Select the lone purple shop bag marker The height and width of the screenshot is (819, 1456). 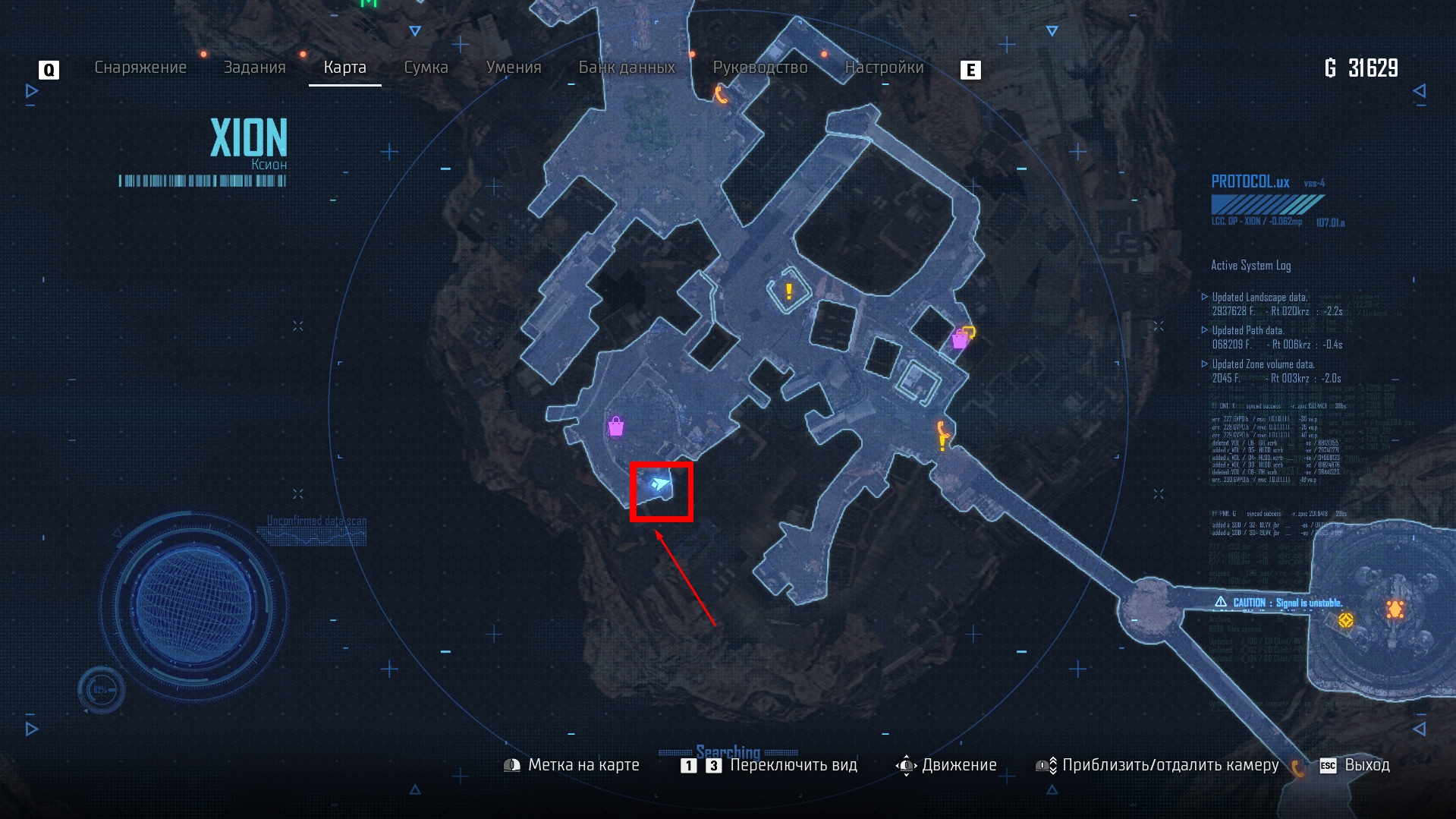tap(616, 427)
